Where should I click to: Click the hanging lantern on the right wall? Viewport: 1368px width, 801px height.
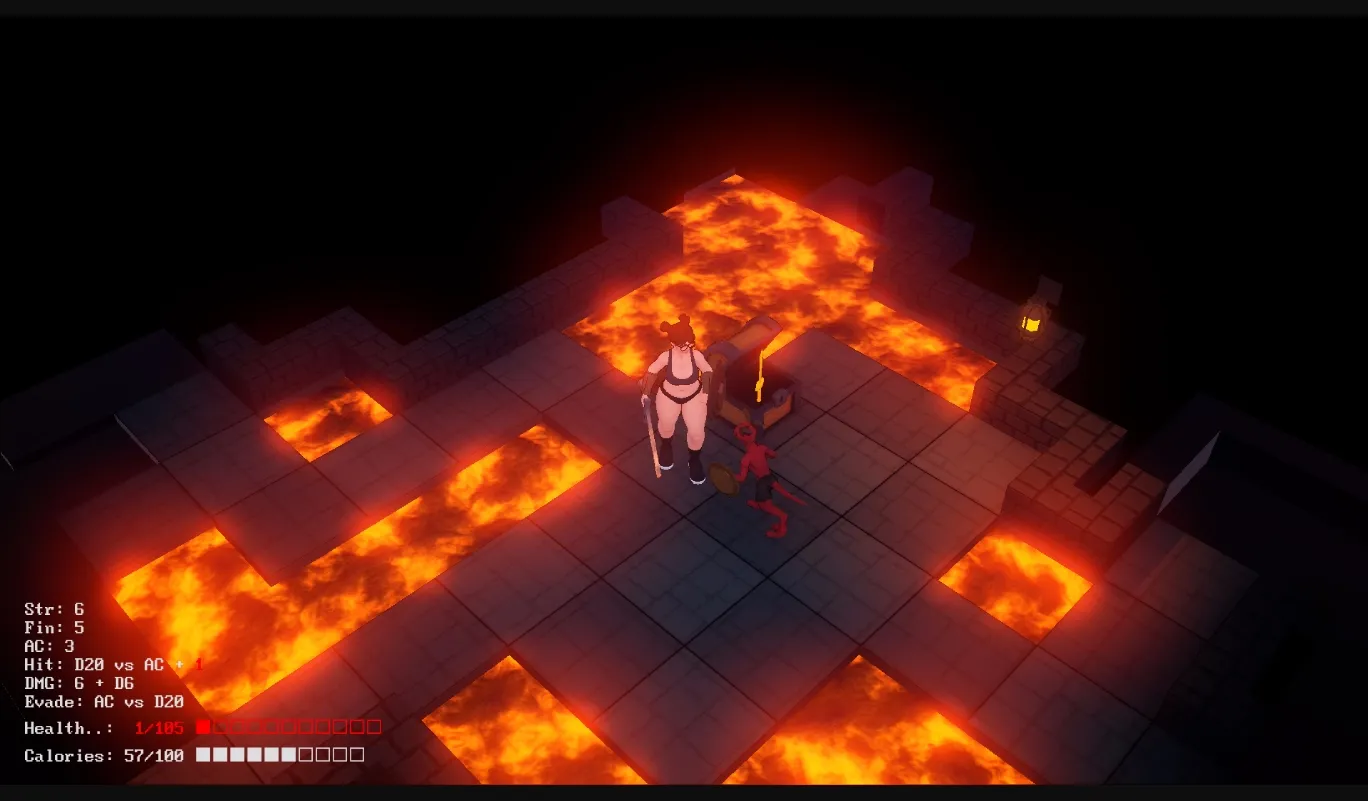pyautogui.click(x=1032, y=320)
